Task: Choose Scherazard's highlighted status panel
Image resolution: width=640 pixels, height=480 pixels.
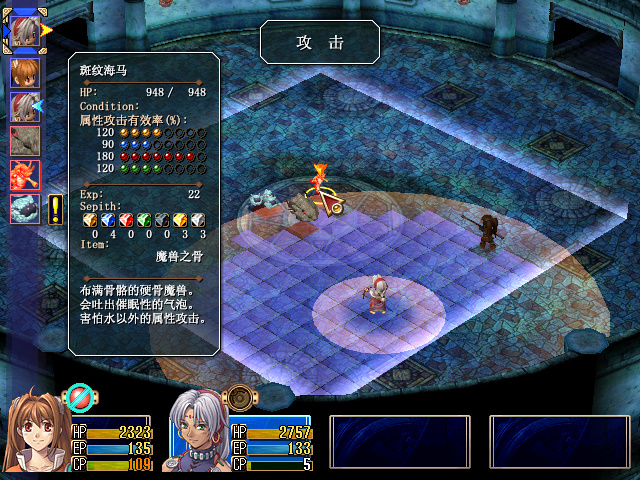Action: tap(238, 432)
